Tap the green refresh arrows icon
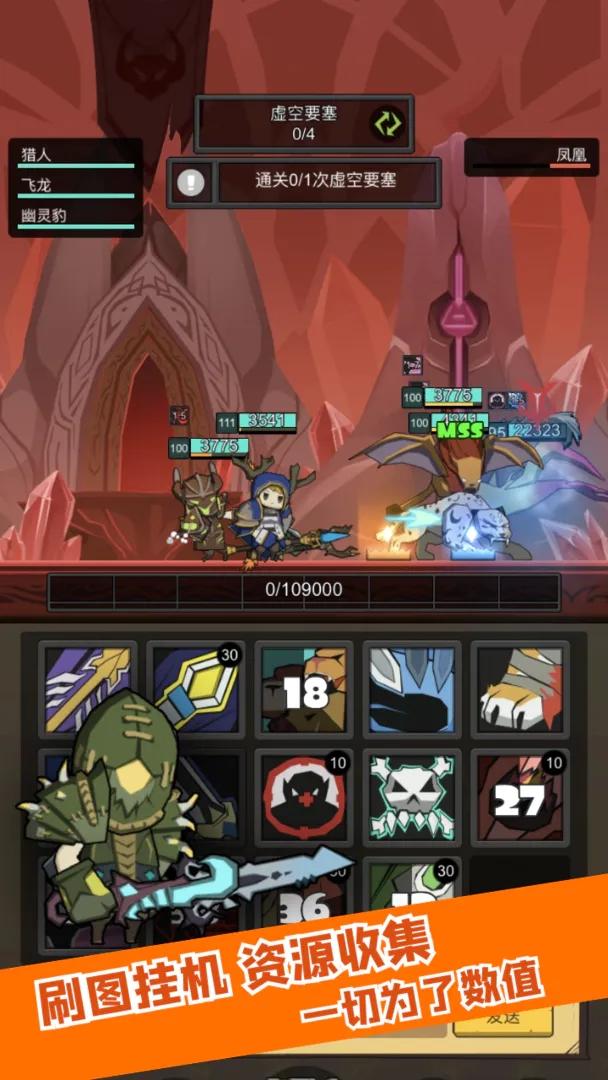Screen dimensions: 608x1080 tap(386, 123)
